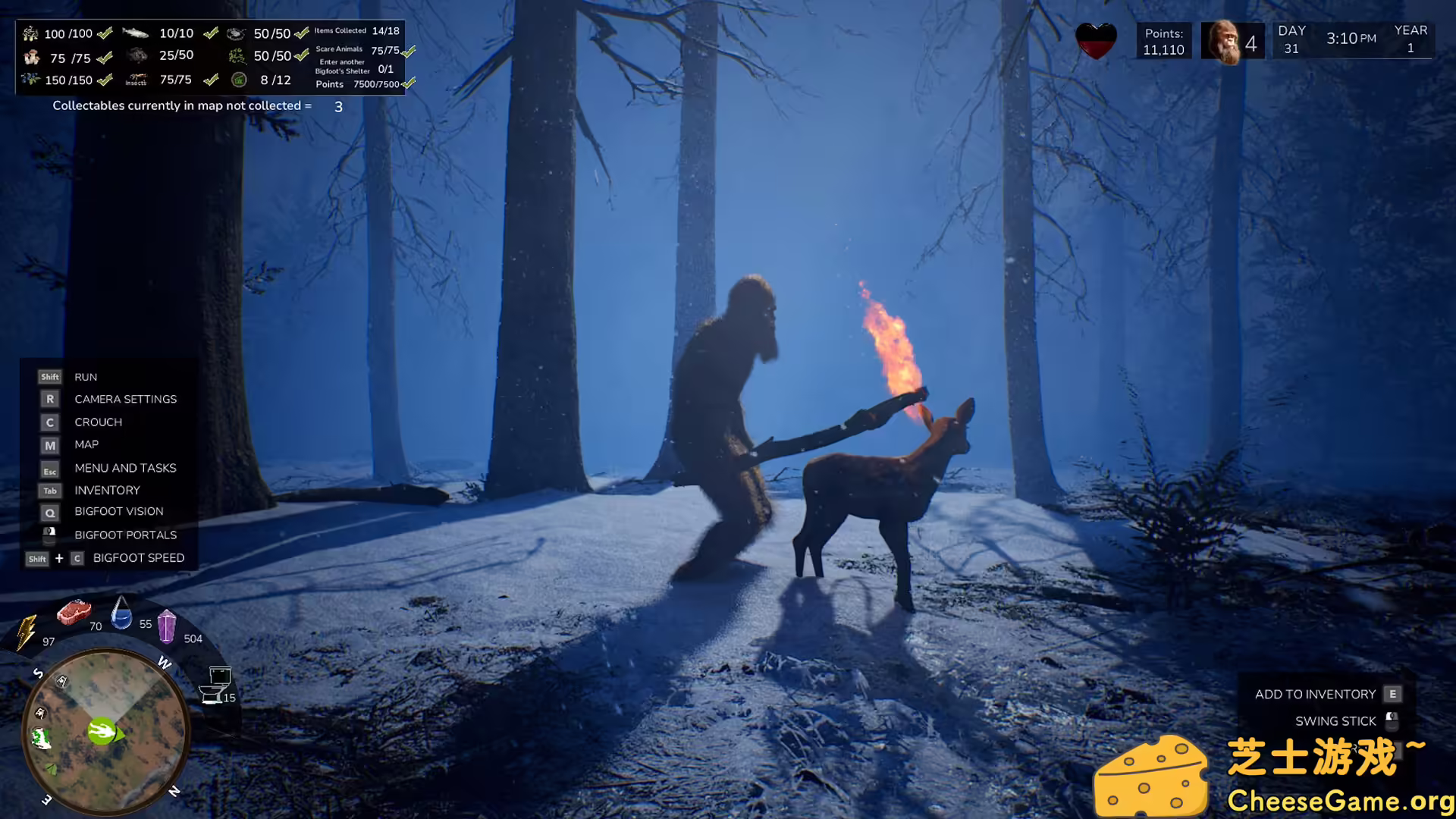Select the Insects counter icon
The width and height of the screenshot is (1456, 819).
pos(139,78)
